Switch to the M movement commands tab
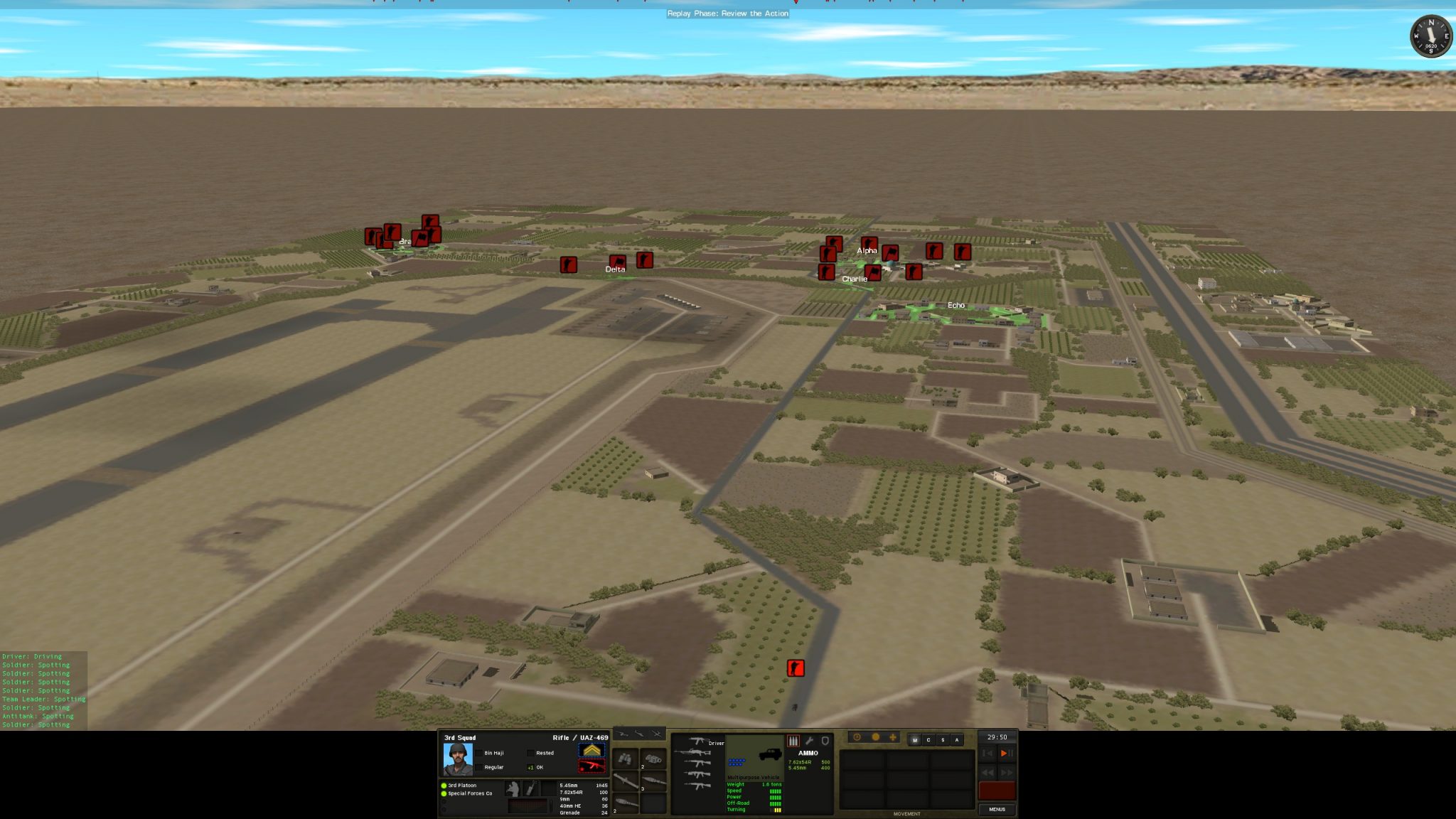Image resolution: width=1456 pixels, height=819 pixels. pos(915,740)
